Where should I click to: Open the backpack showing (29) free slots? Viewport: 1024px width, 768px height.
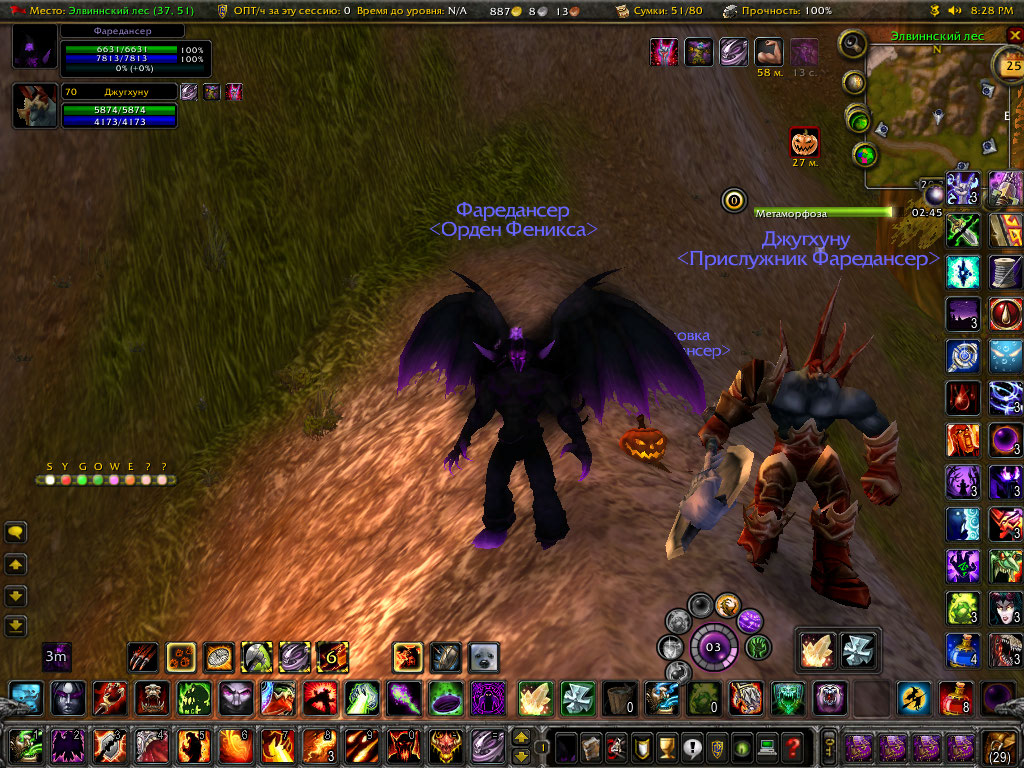[x=1000, y=746]
